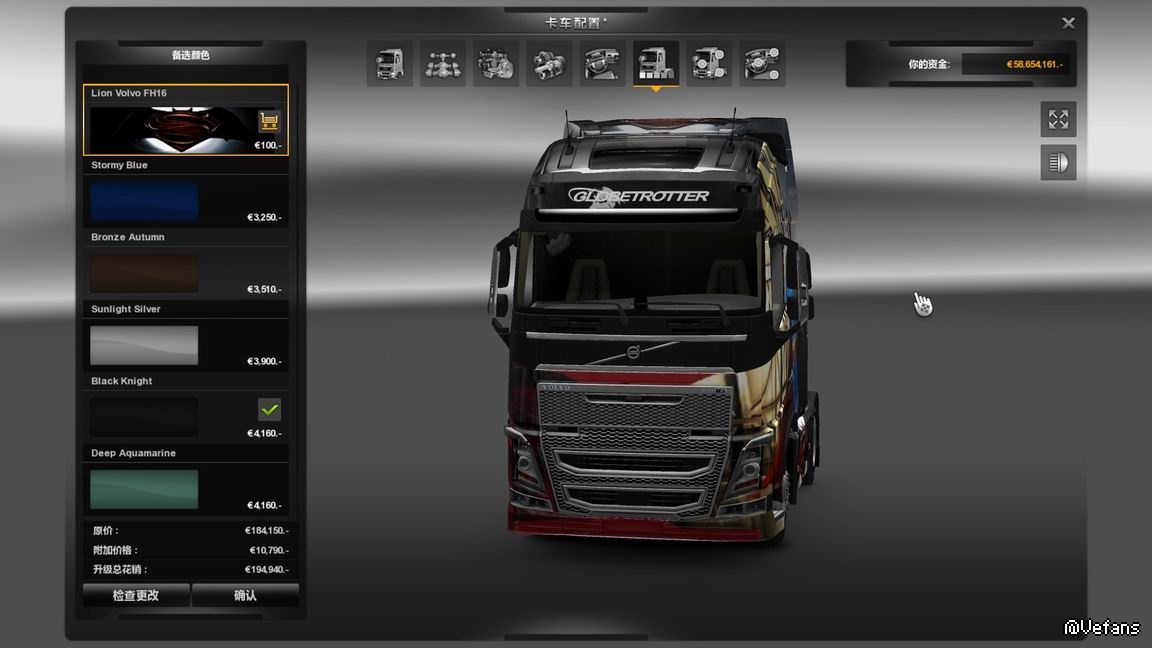
Task: Select the Black Knight paint swatch
Action: (x=144, y=417)
